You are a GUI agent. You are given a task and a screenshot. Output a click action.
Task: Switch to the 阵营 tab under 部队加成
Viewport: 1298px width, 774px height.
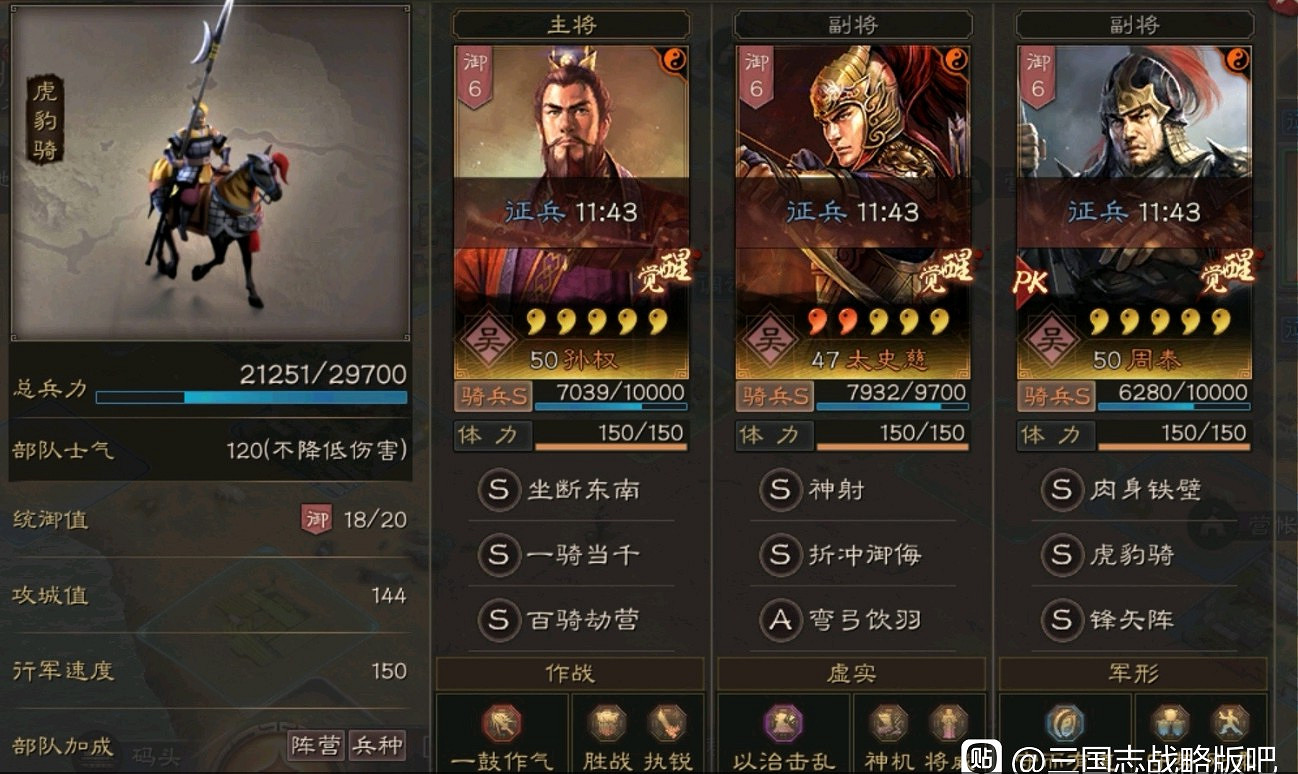[315, 747]
